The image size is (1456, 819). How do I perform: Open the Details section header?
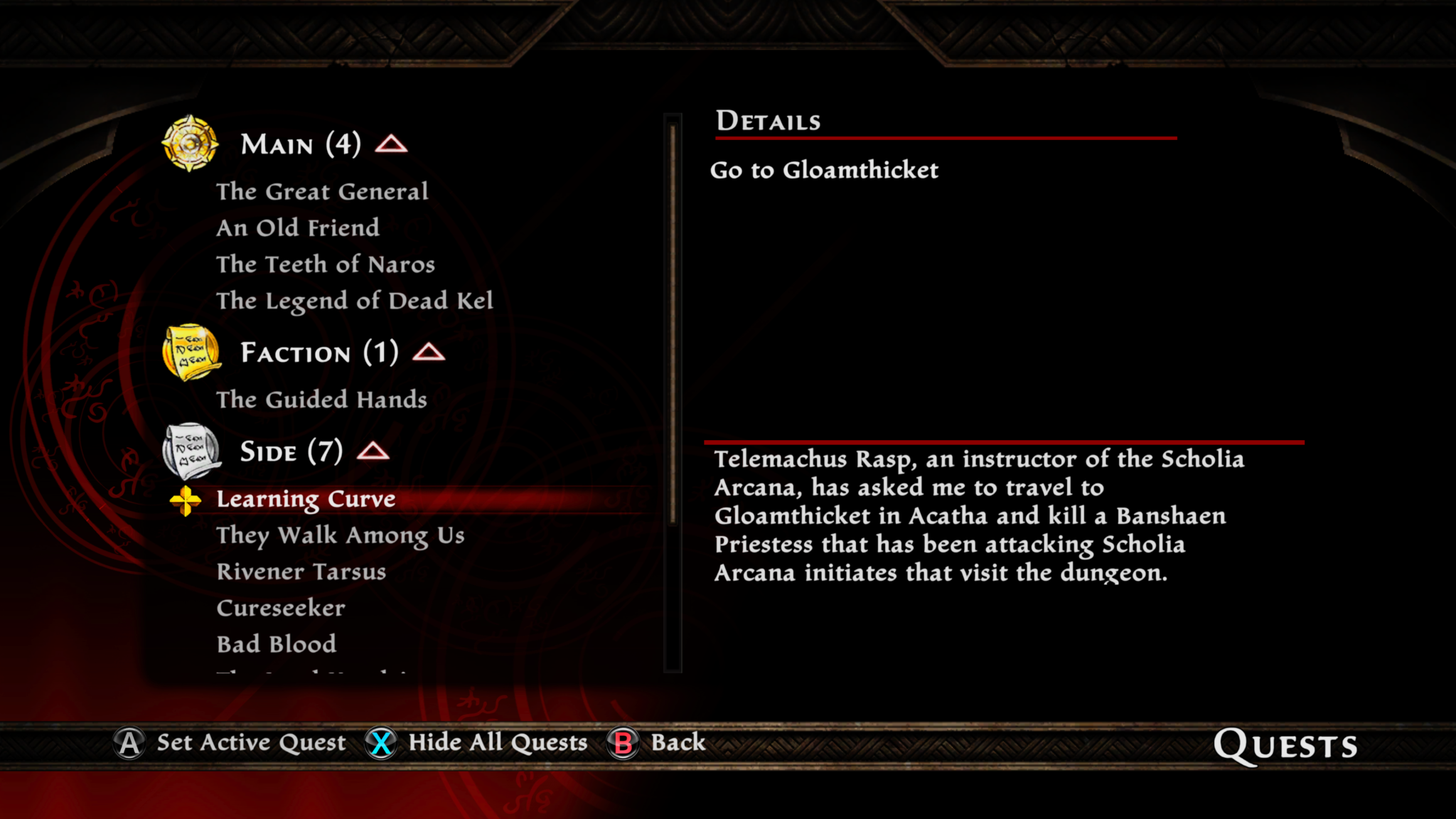[x=766, y=121]
